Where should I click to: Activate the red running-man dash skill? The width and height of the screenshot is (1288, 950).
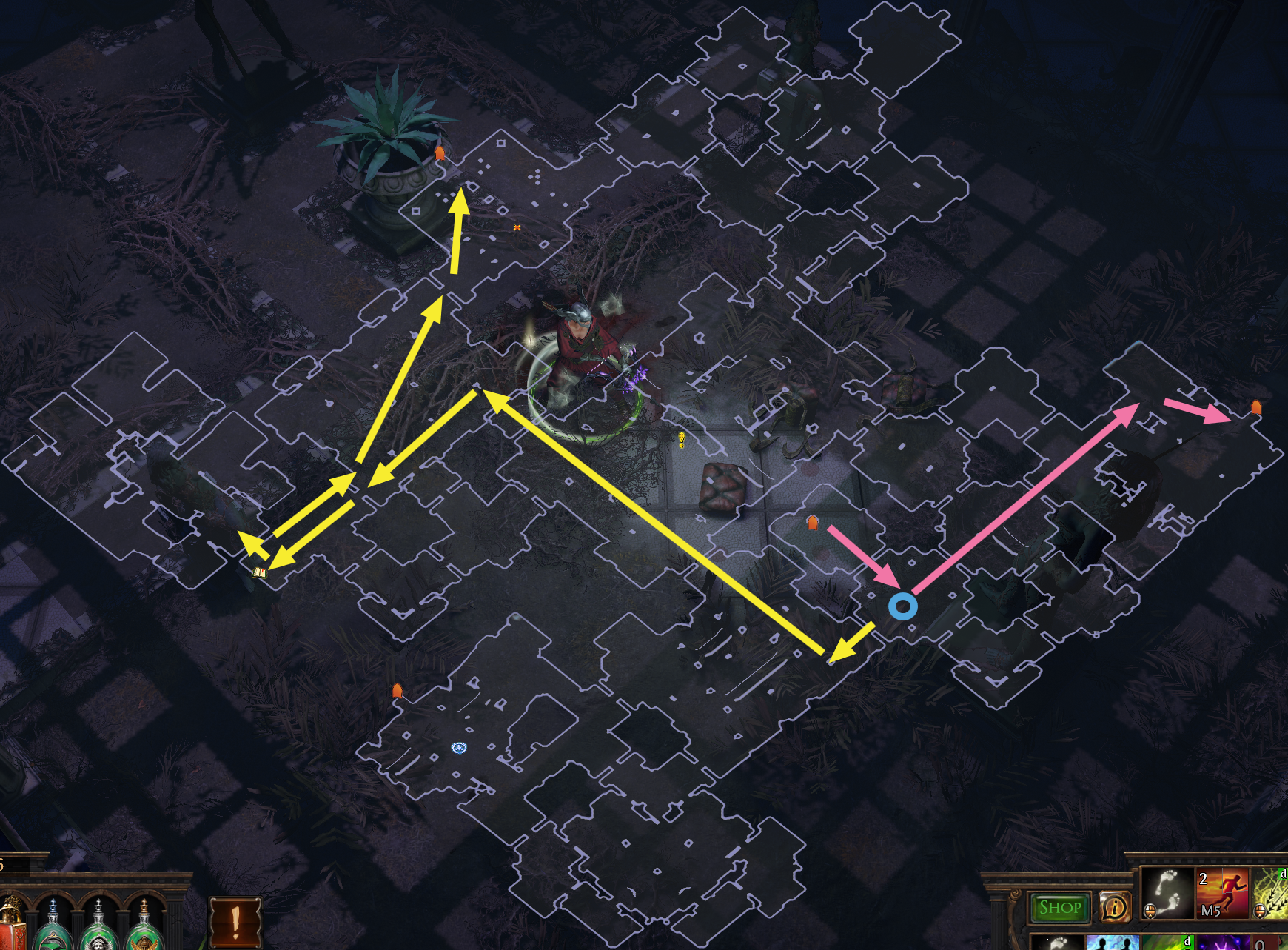pyautogui.click(x=1222, y=894)
